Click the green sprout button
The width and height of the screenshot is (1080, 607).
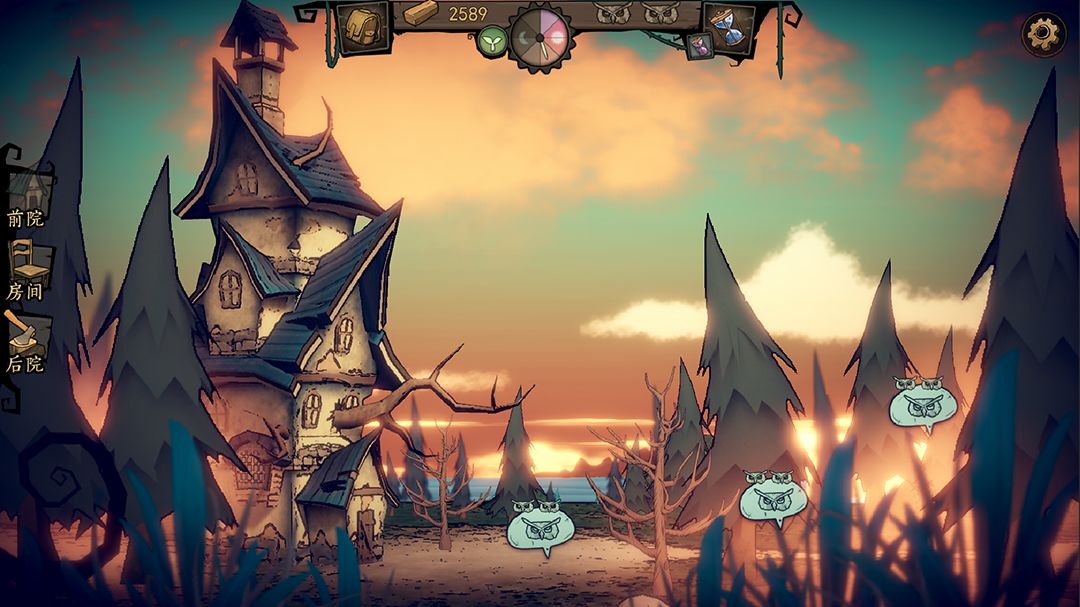coord(491,42)
